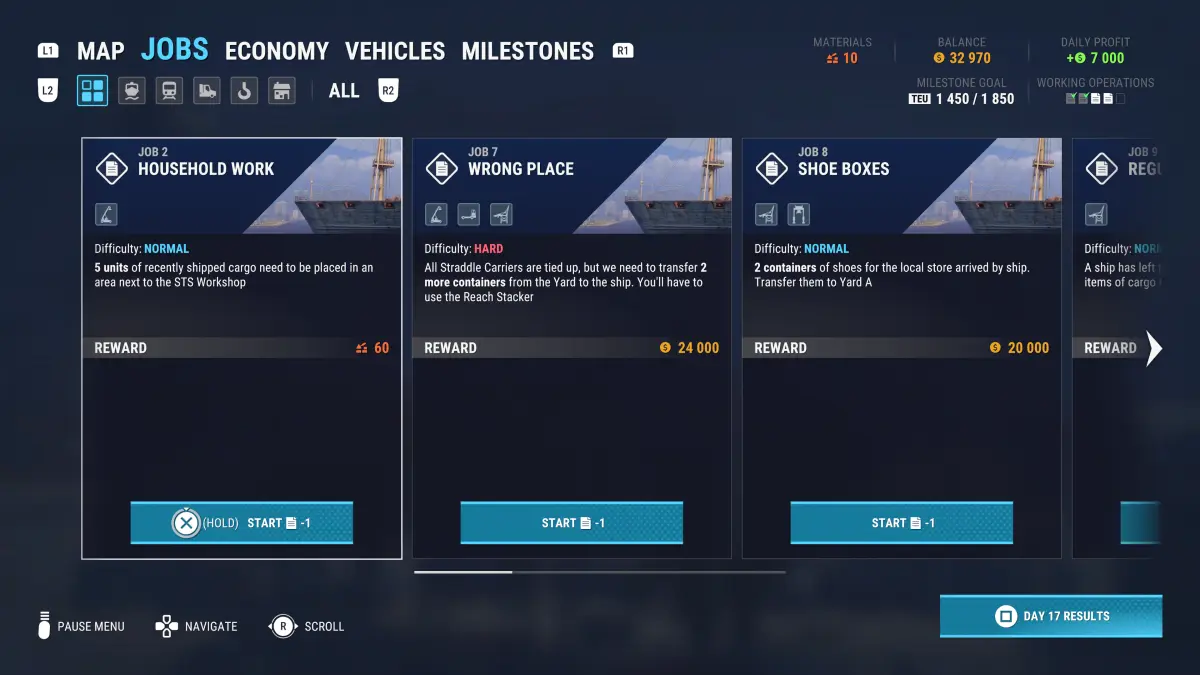Viewport: 1200px width, 675px height.
Task: Start the Household Work job
Action: (x=242, y=523)
